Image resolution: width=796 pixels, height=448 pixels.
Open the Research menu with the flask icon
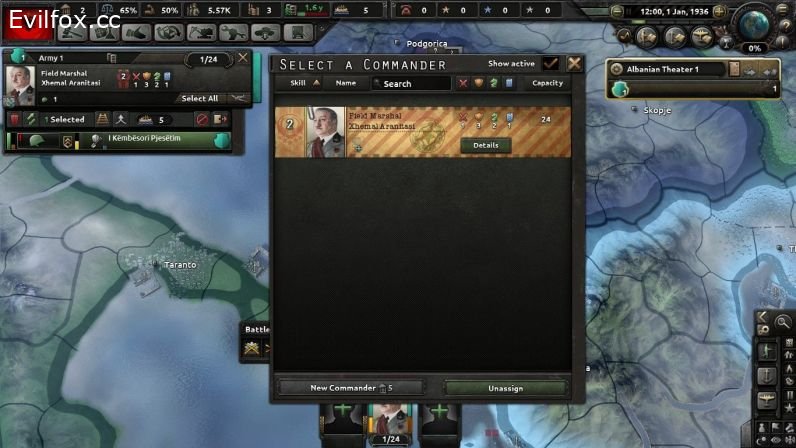(101, 32)
